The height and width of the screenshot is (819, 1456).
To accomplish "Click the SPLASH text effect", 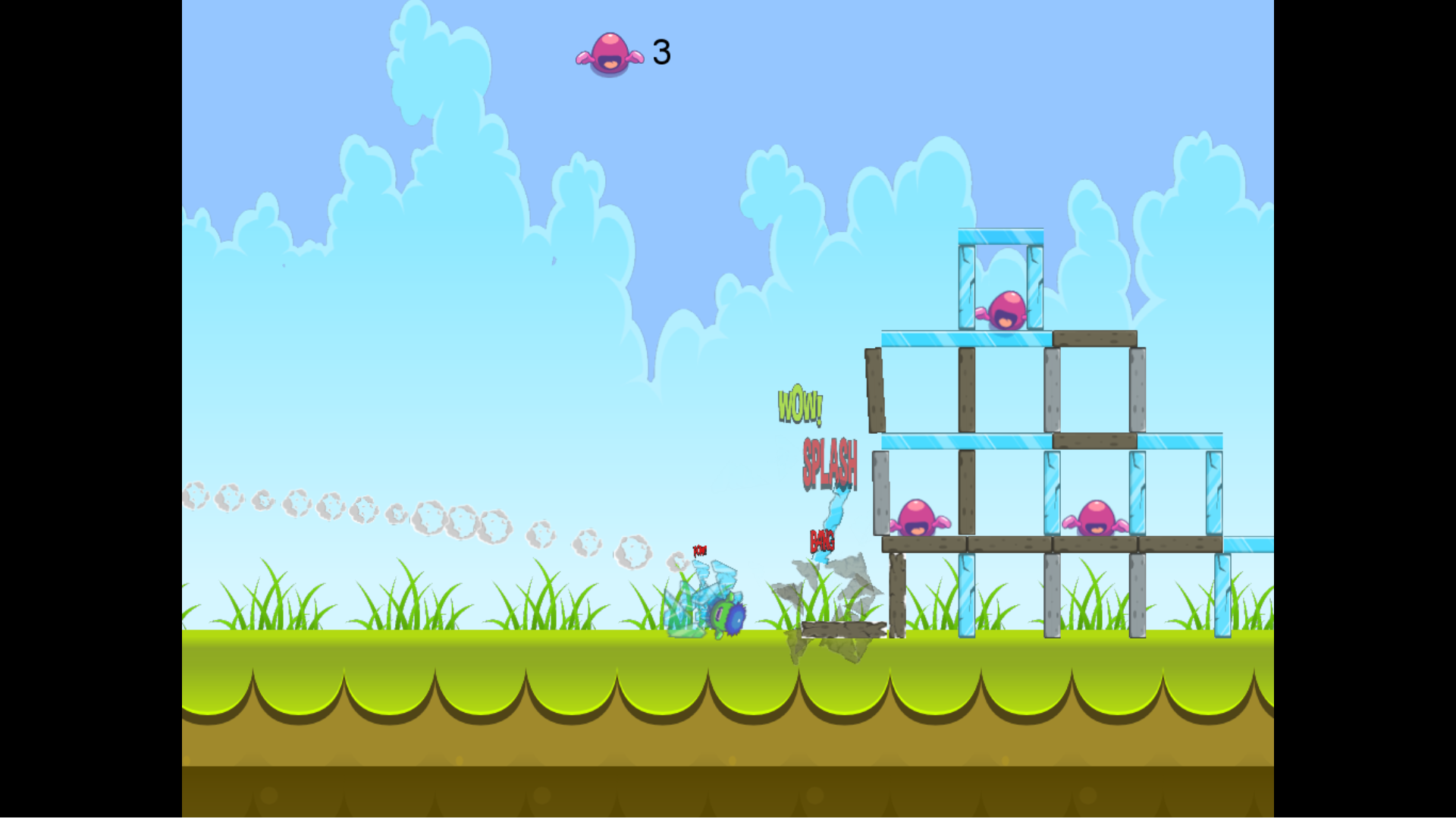I will point(829,464).
